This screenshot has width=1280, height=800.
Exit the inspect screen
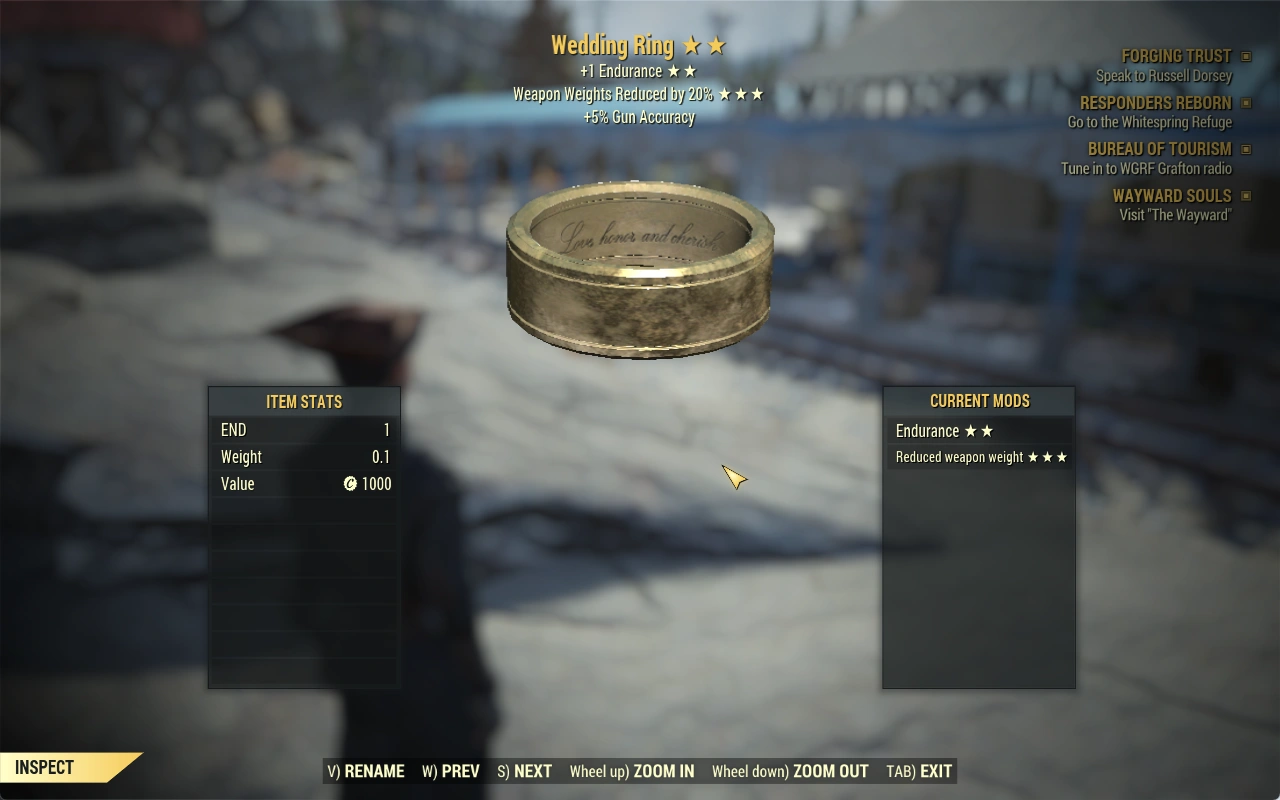coord(919,771)
